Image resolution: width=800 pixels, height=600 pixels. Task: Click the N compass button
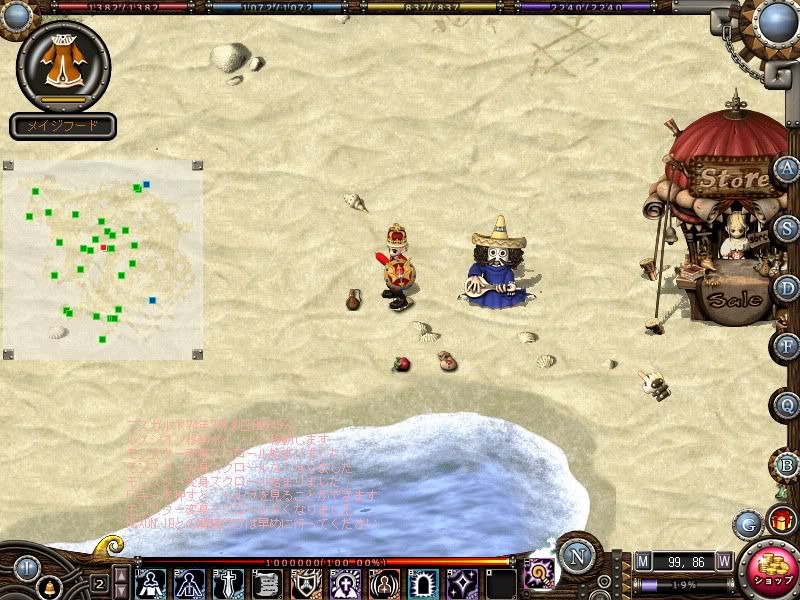577,553
